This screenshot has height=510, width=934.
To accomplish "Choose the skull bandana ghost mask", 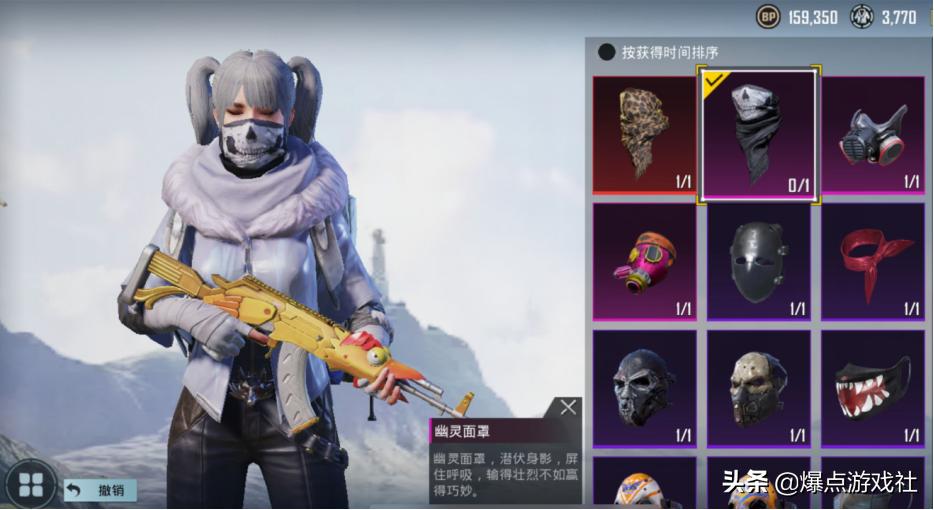I will 758,134.
